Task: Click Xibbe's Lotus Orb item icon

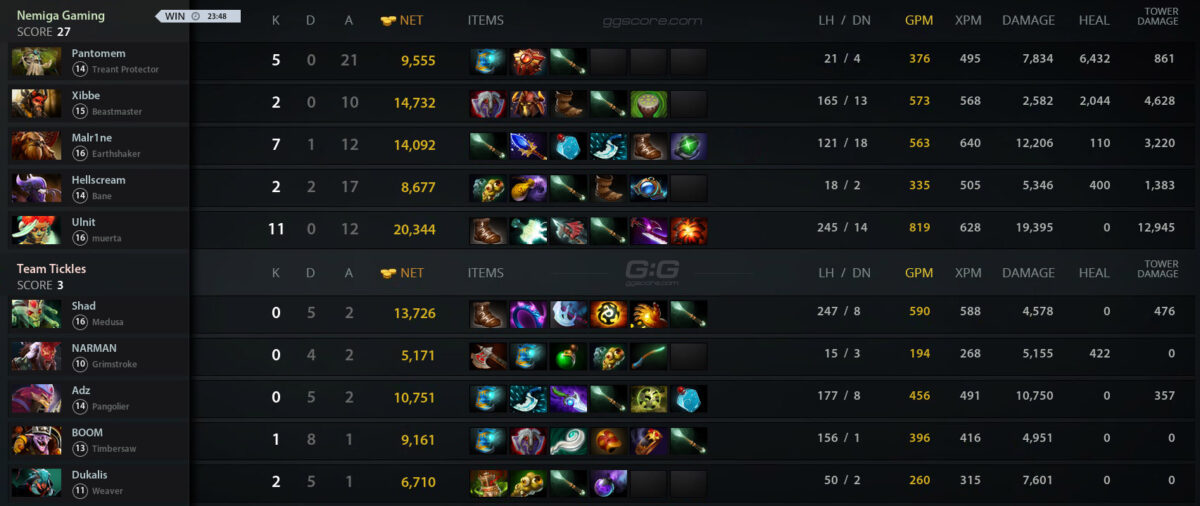Action: coord(648,104)
